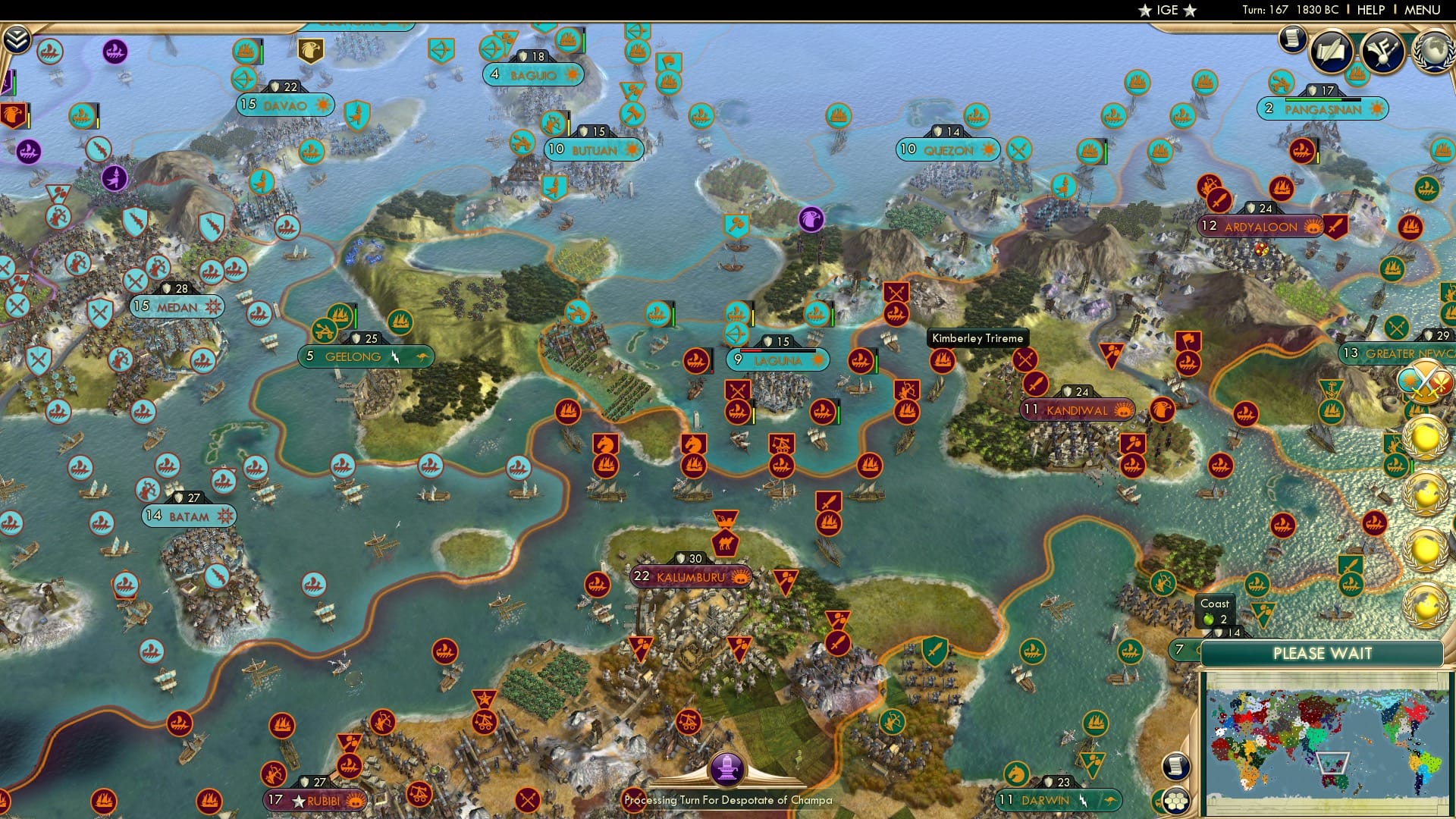The width and height of the screenshot is (1456, 819).
Task: Click the kangaroo icon on Geelong's banner
Action: 423,356
